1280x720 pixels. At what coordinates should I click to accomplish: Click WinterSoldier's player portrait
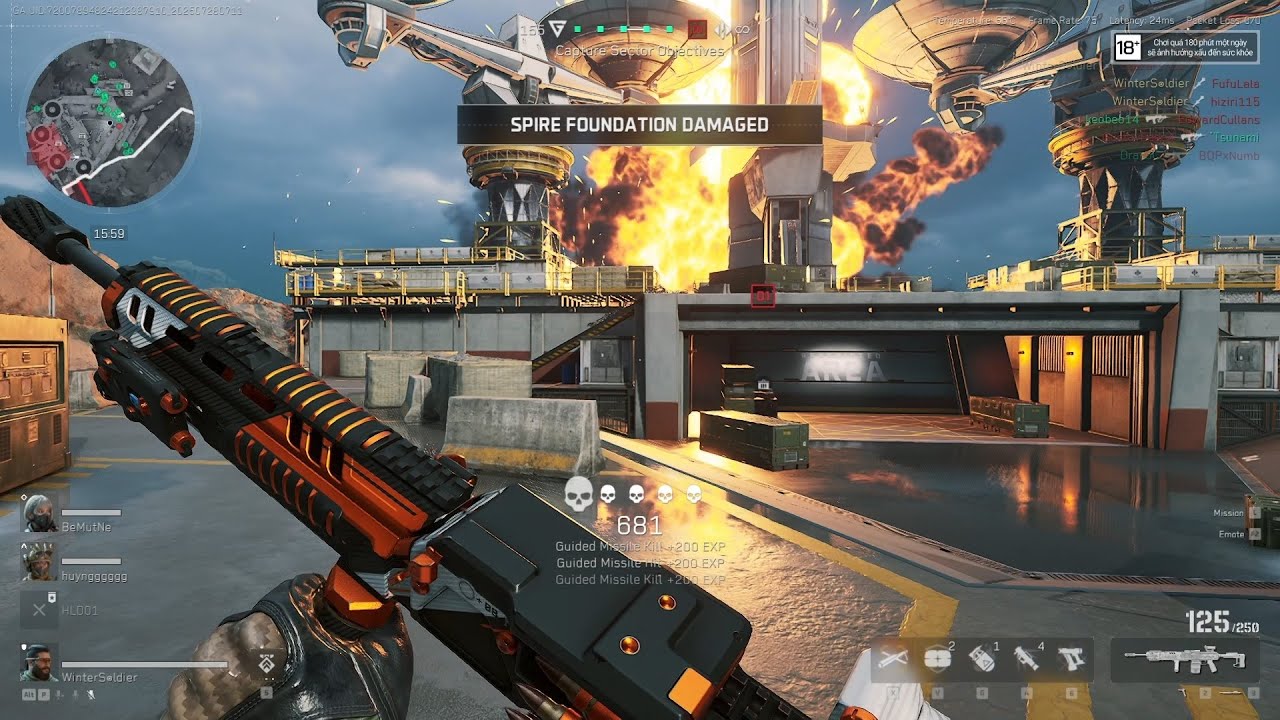tap(38, 663)
